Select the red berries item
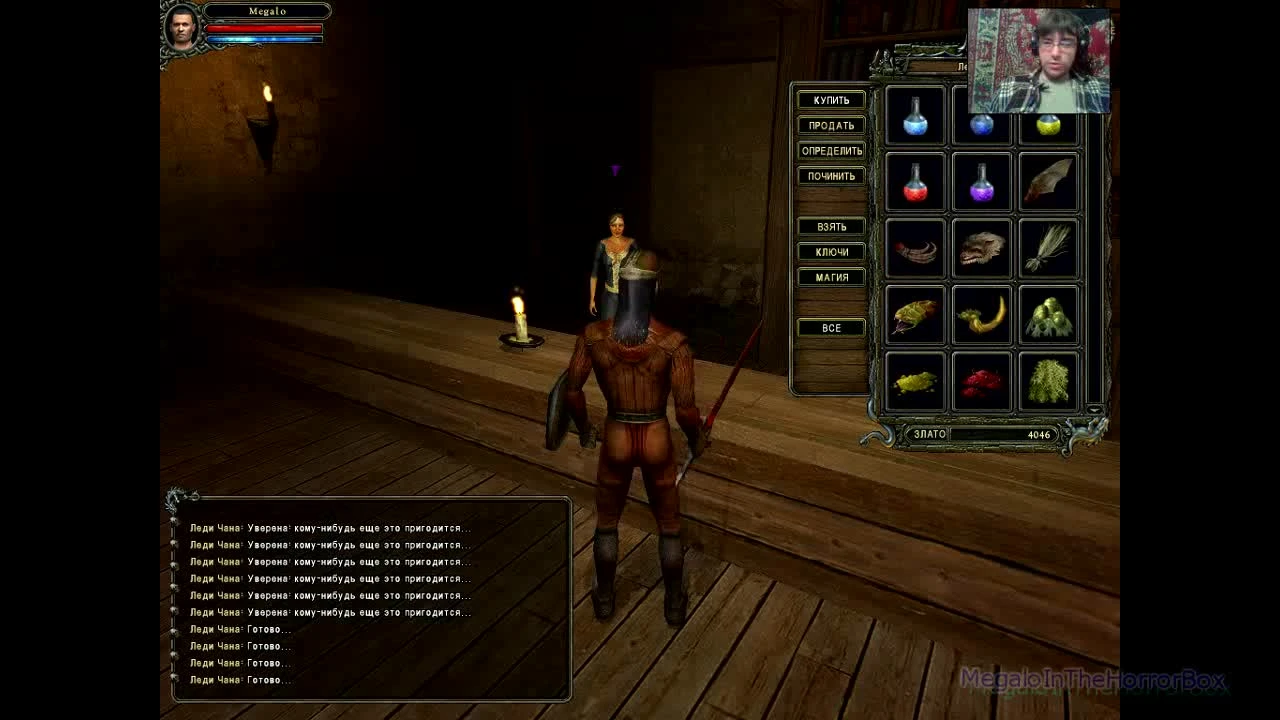Viewport: 1280px width, 720px height. click(x=981, y=382)
